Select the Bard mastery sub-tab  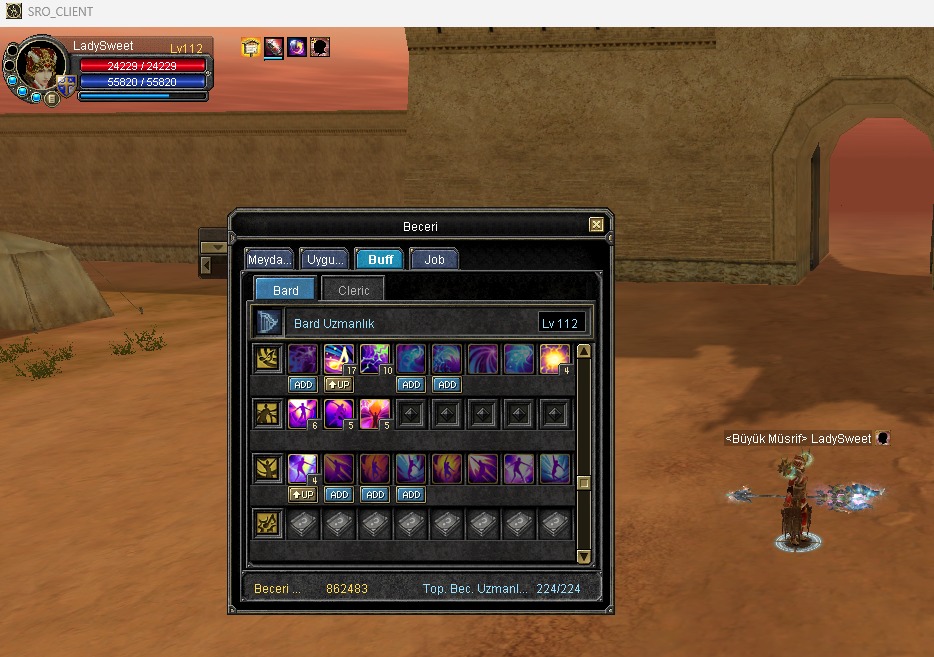[285, 290]
